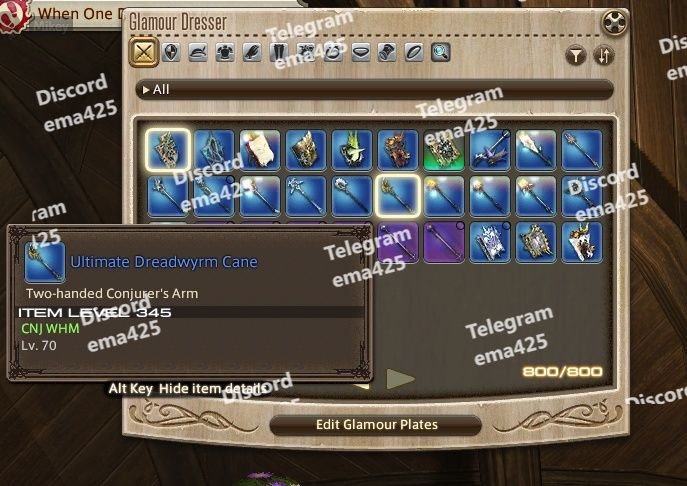The image size is (687, 486).
Task: Click the sort arrows button
Action: click(x=603, y=56)
